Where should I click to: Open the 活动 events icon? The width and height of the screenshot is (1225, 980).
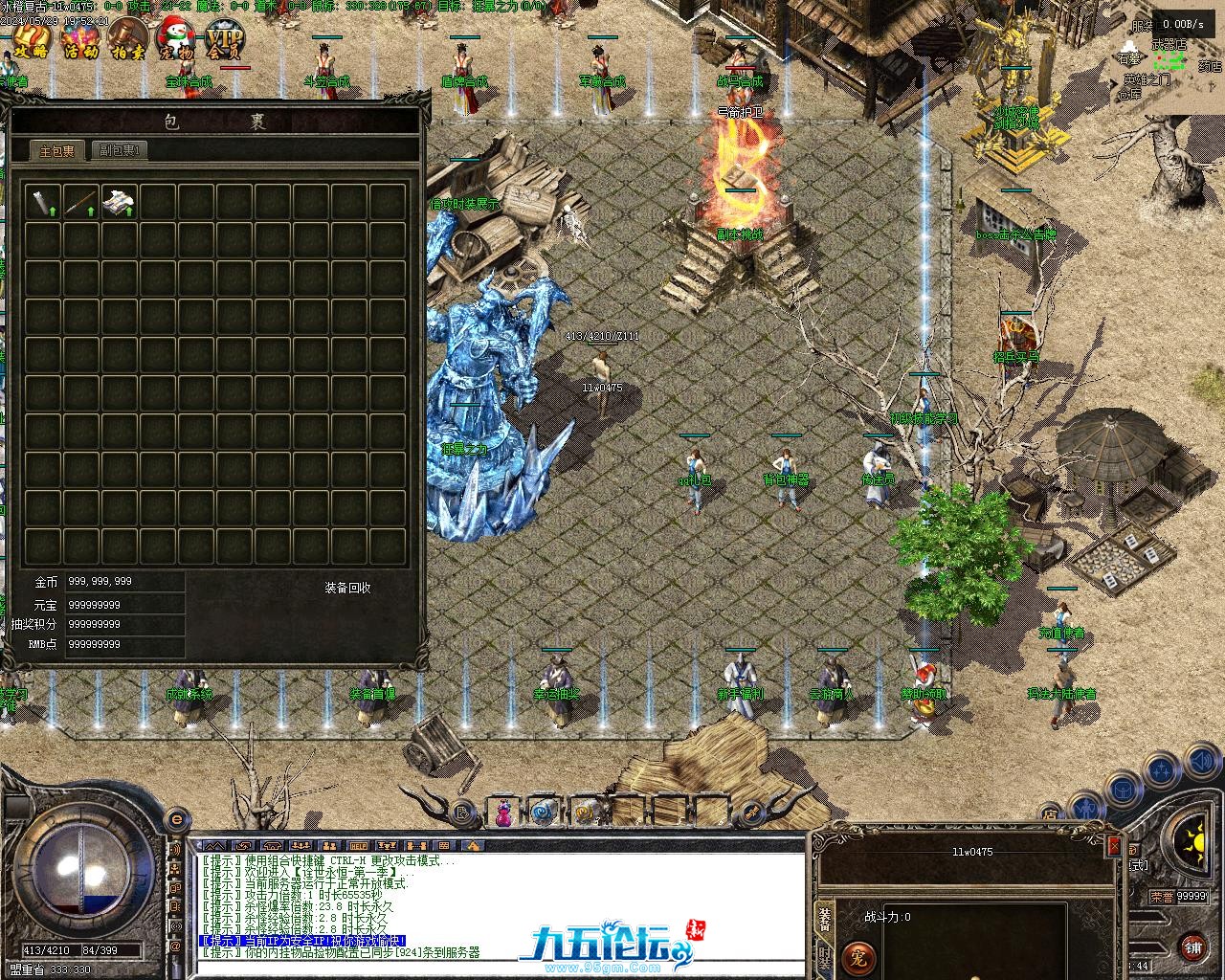(x=79, y=40)
